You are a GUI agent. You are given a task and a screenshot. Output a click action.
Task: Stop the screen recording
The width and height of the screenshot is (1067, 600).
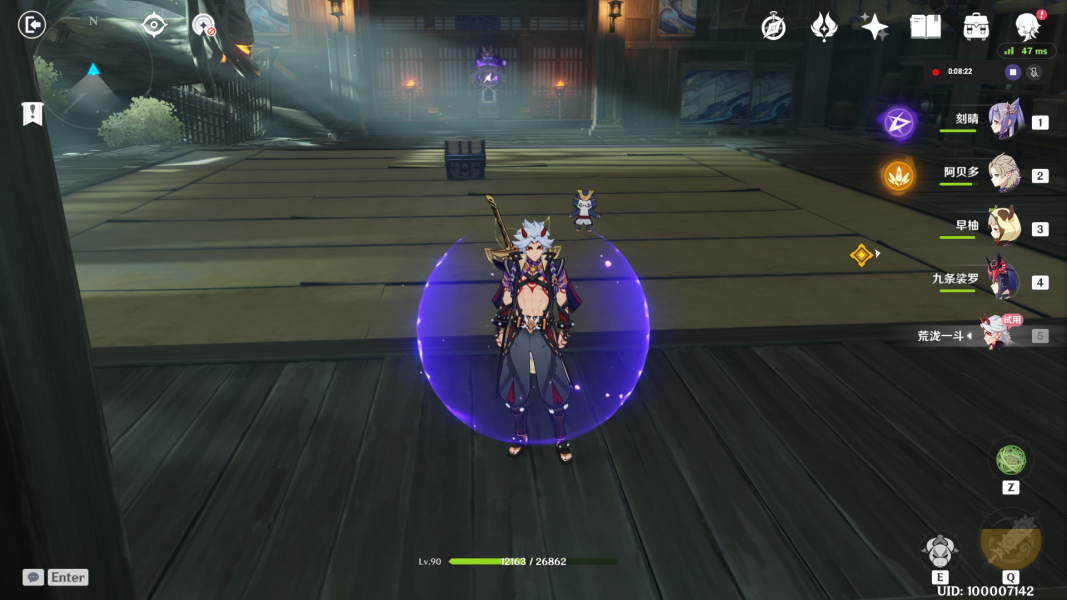1013,72
